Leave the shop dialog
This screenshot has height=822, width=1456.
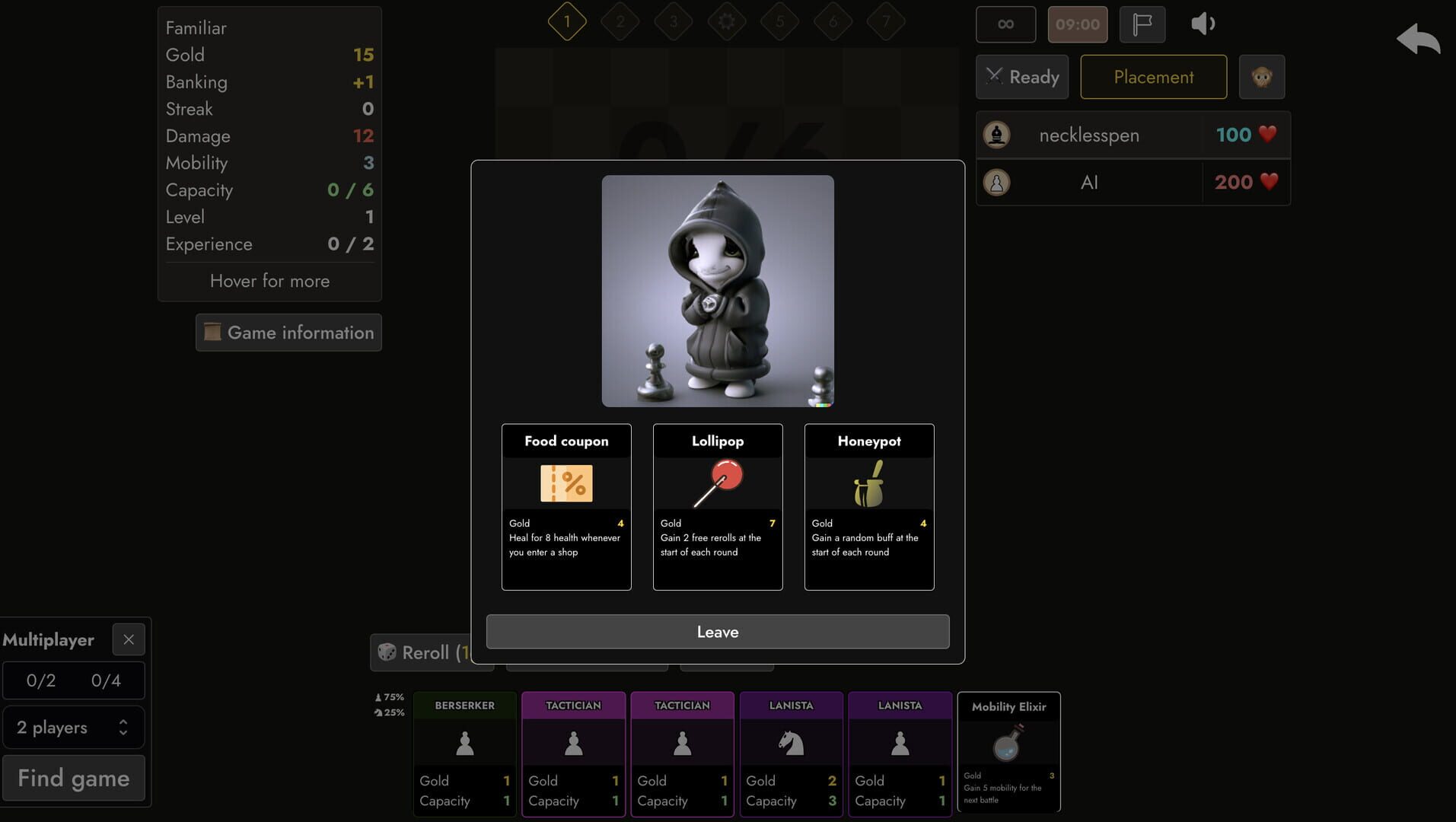[717, 631]
